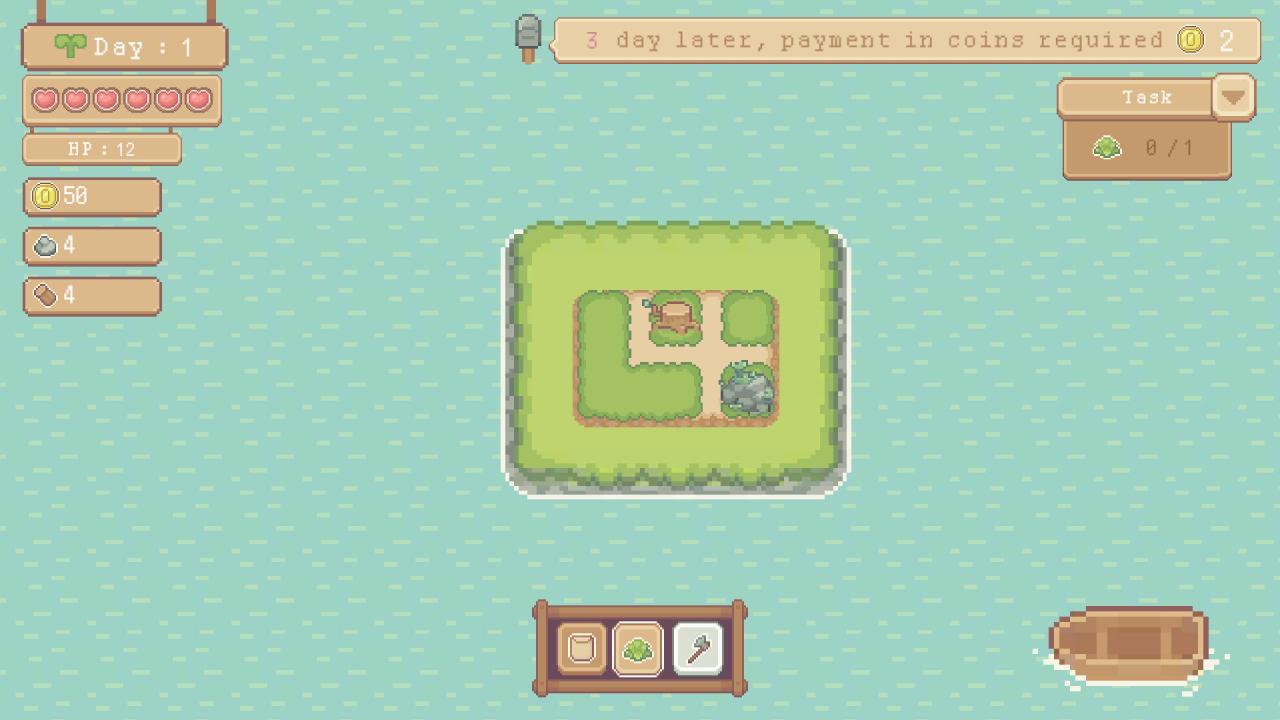
Task: Click the gold coin counter showing 50
Action: tap(91, 196)
